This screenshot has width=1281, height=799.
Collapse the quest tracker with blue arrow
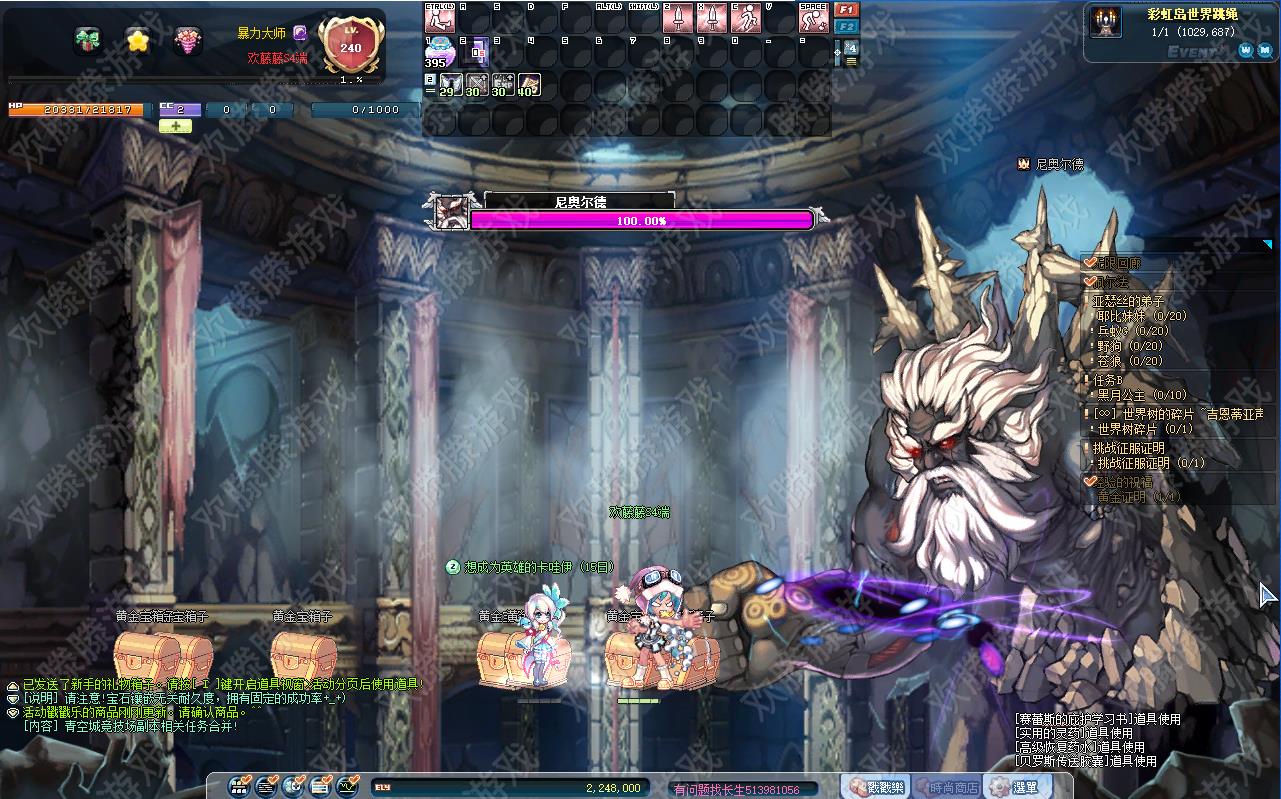[1267, 244]
